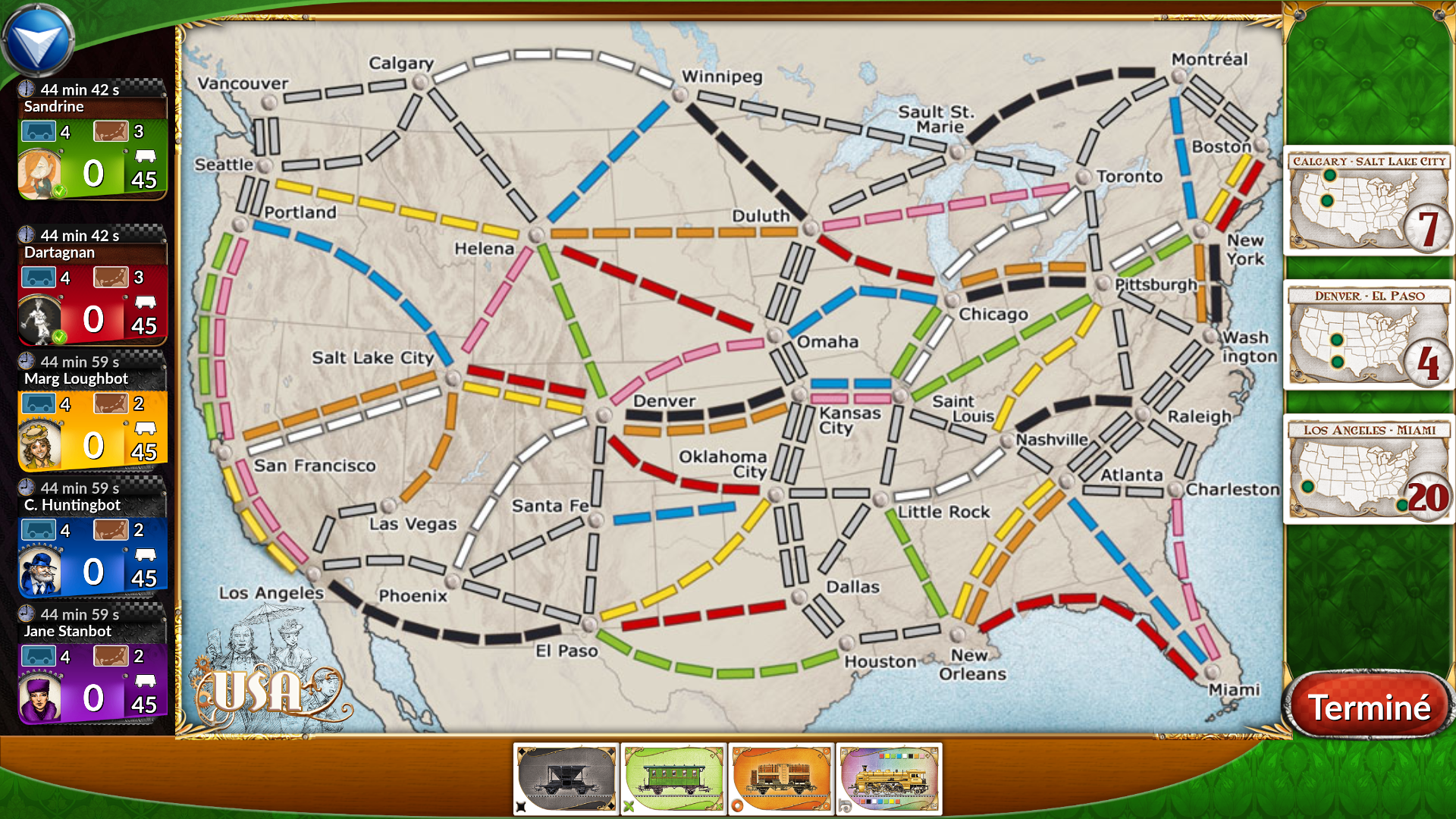The image size is (1456, 819).
Task: Click the red Terminé button
Action: click(x=1368, y=707)
